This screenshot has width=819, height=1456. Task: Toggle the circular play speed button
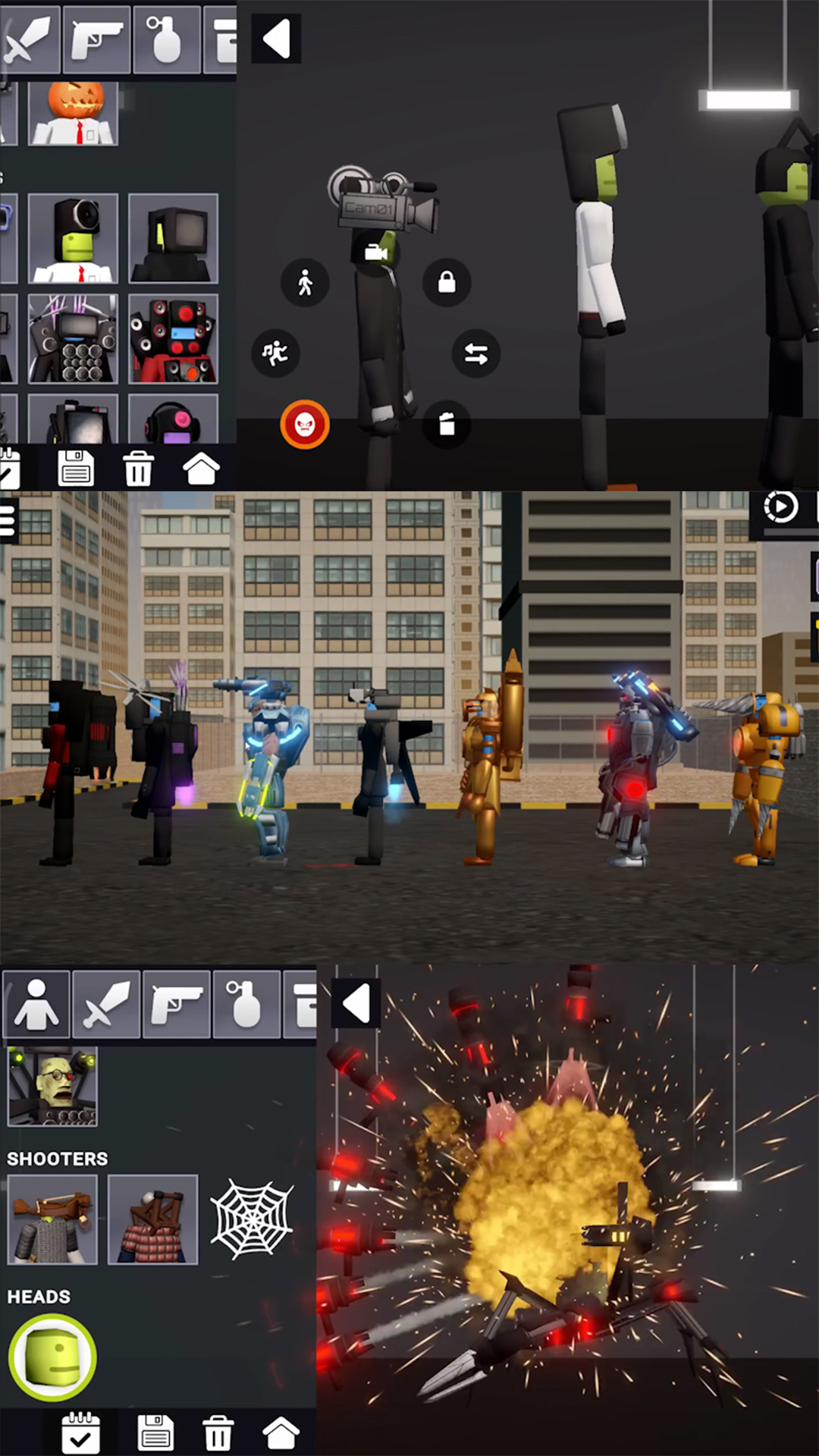[780, 507]
